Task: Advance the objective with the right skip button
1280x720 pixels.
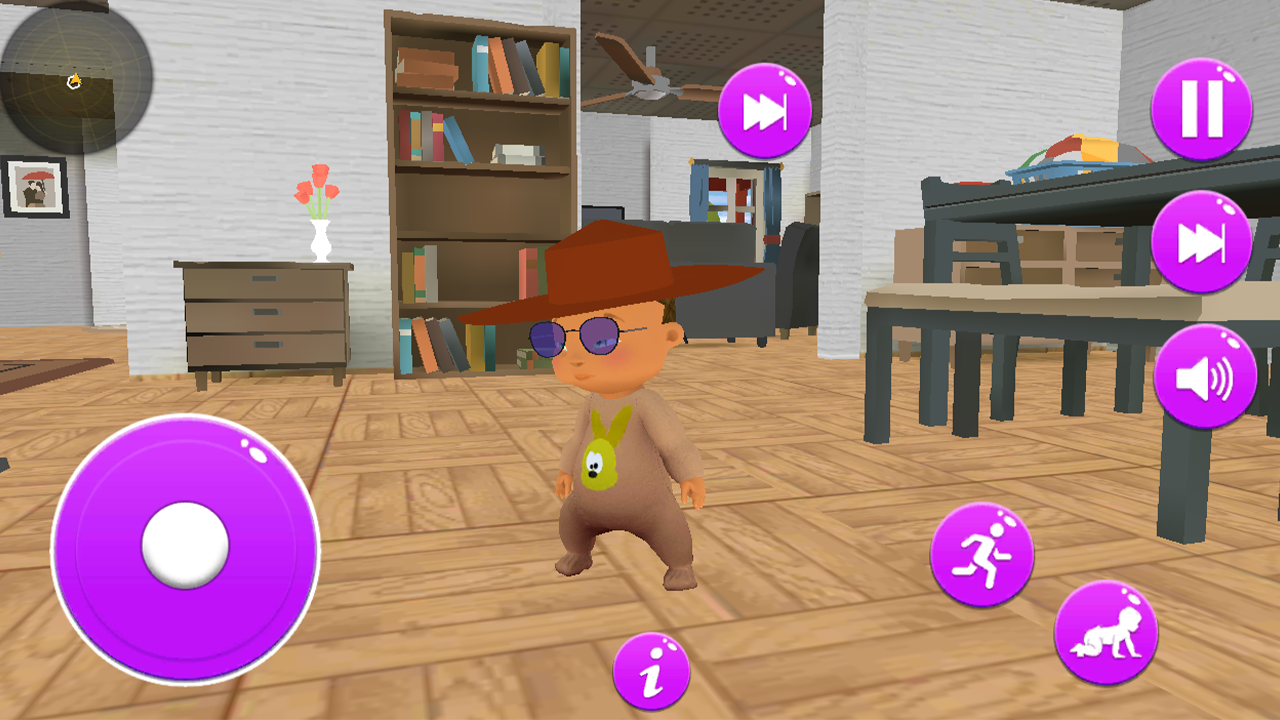Action: coord(1200,240)
